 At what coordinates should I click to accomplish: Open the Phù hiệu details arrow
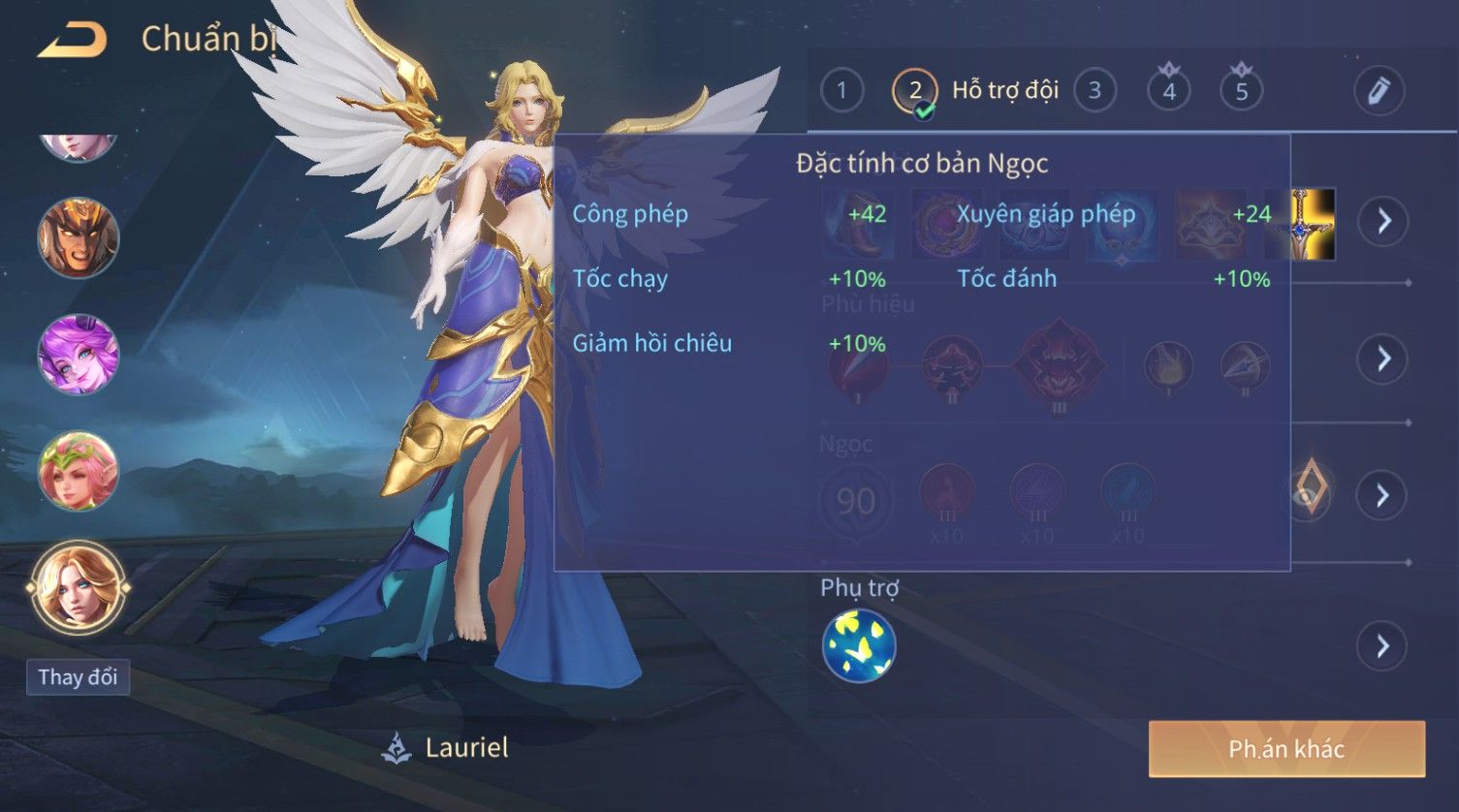(x=1382, y=359)
